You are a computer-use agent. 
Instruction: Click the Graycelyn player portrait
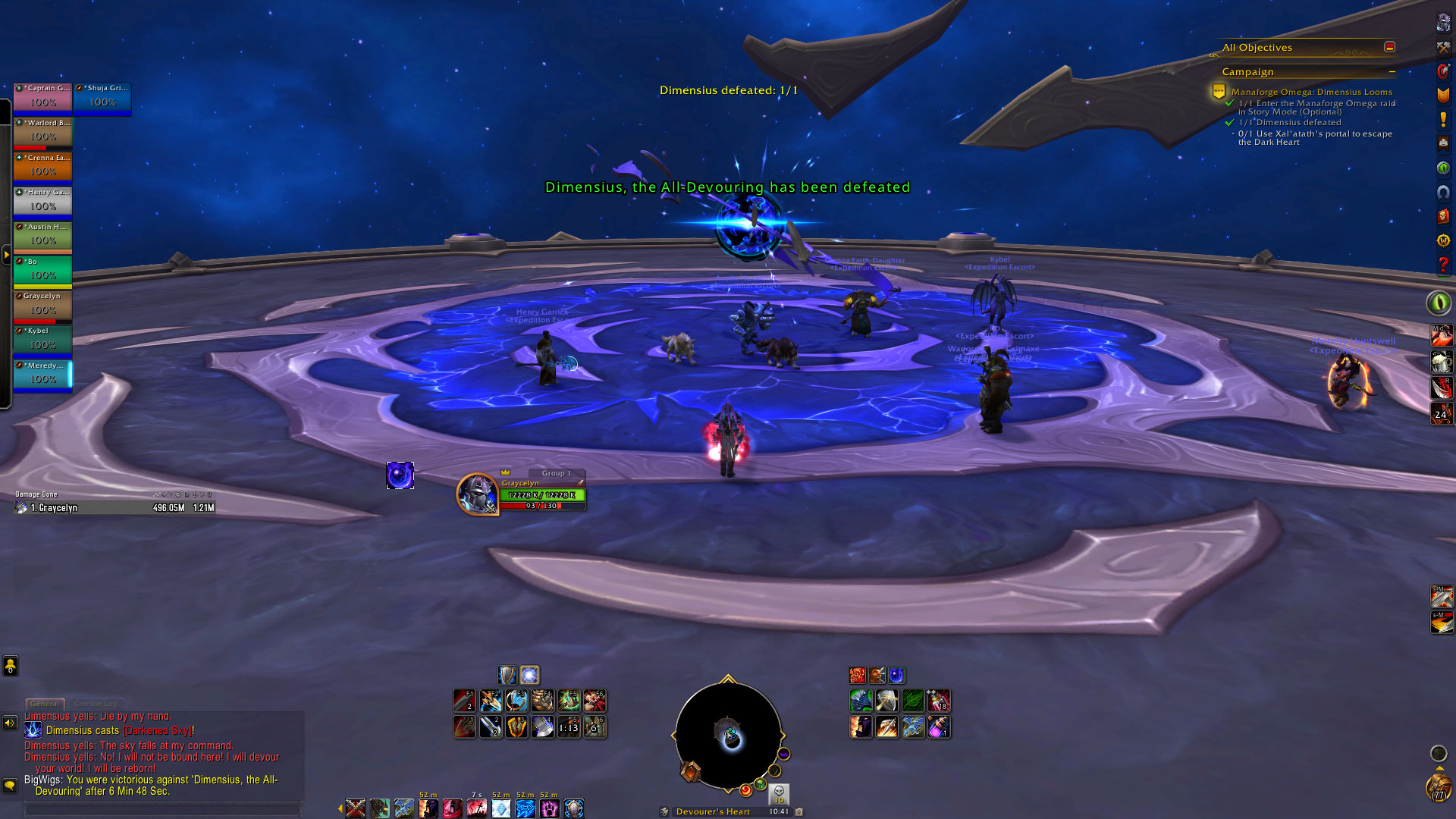(477, 494)
